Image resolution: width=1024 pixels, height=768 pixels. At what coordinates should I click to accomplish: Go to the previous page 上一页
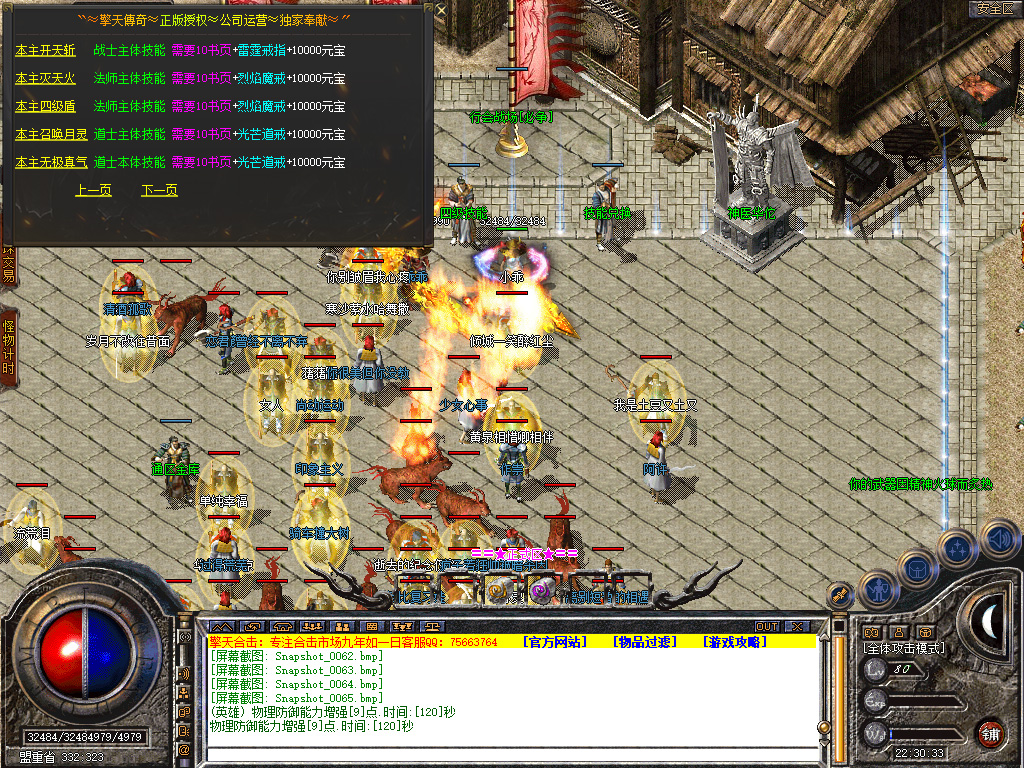click(x=93, y=190)
